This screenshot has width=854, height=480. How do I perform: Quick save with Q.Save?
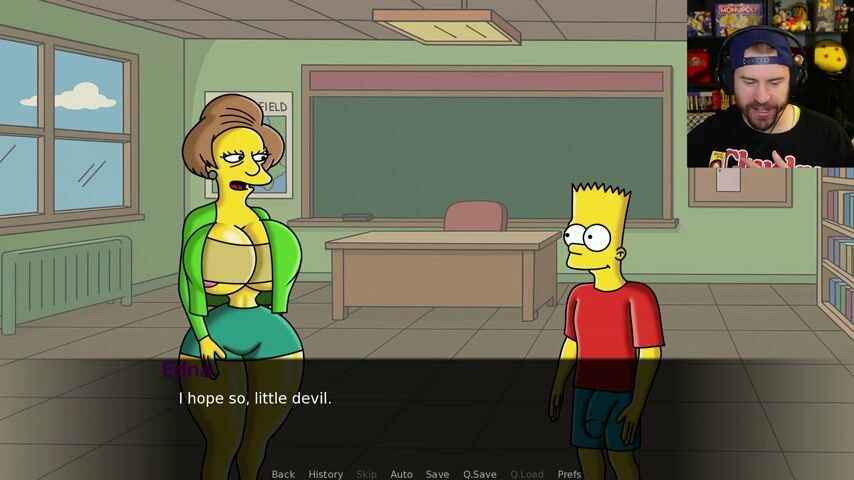pos(480,474)
